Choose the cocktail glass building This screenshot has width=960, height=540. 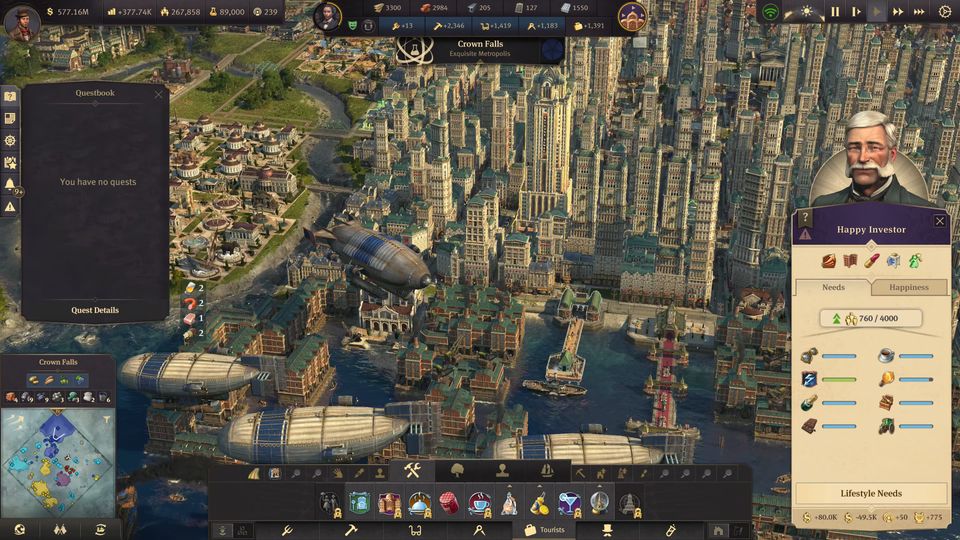(569, 502)
